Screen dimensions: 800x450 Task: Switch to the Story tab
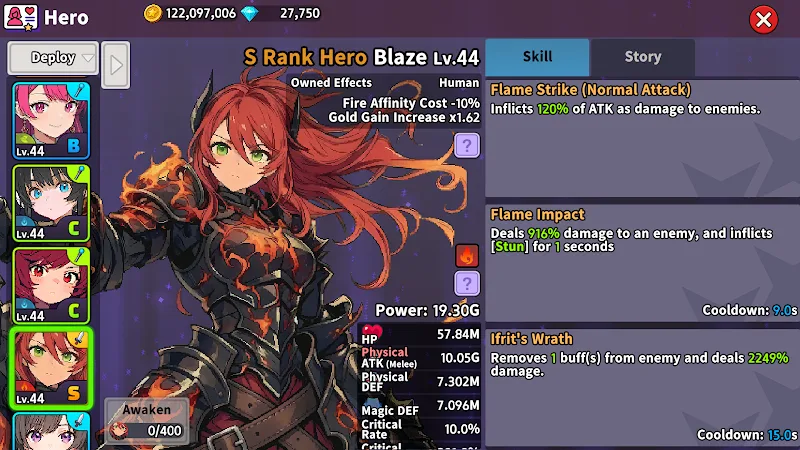(x=642, y=58)
